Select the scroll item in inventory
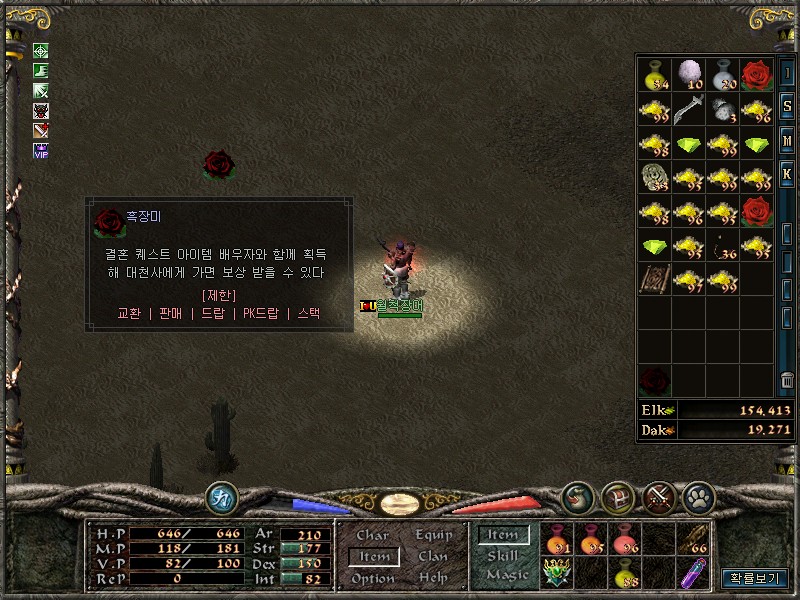Viewport: 800px width, 600px height. (x=655, y=279)
